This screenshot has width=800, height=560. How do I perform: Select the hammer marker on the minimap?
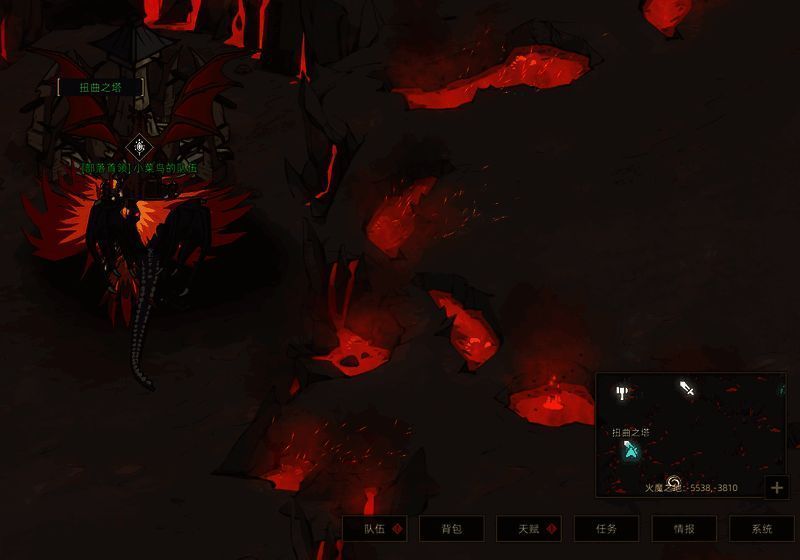pyautogui.click(x=622, y=392)
